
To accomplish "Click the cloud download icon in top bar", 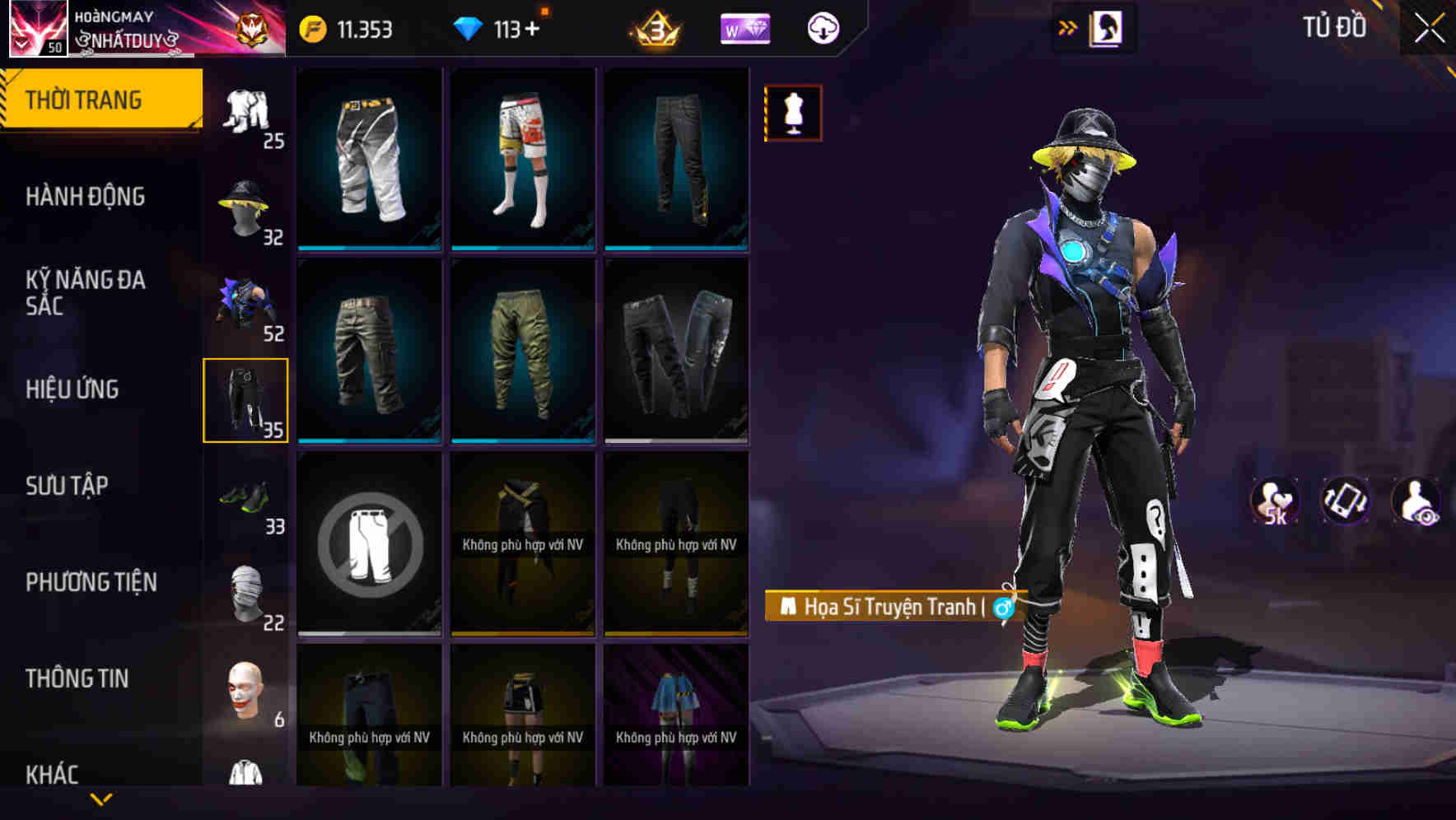I will point(822,27).
